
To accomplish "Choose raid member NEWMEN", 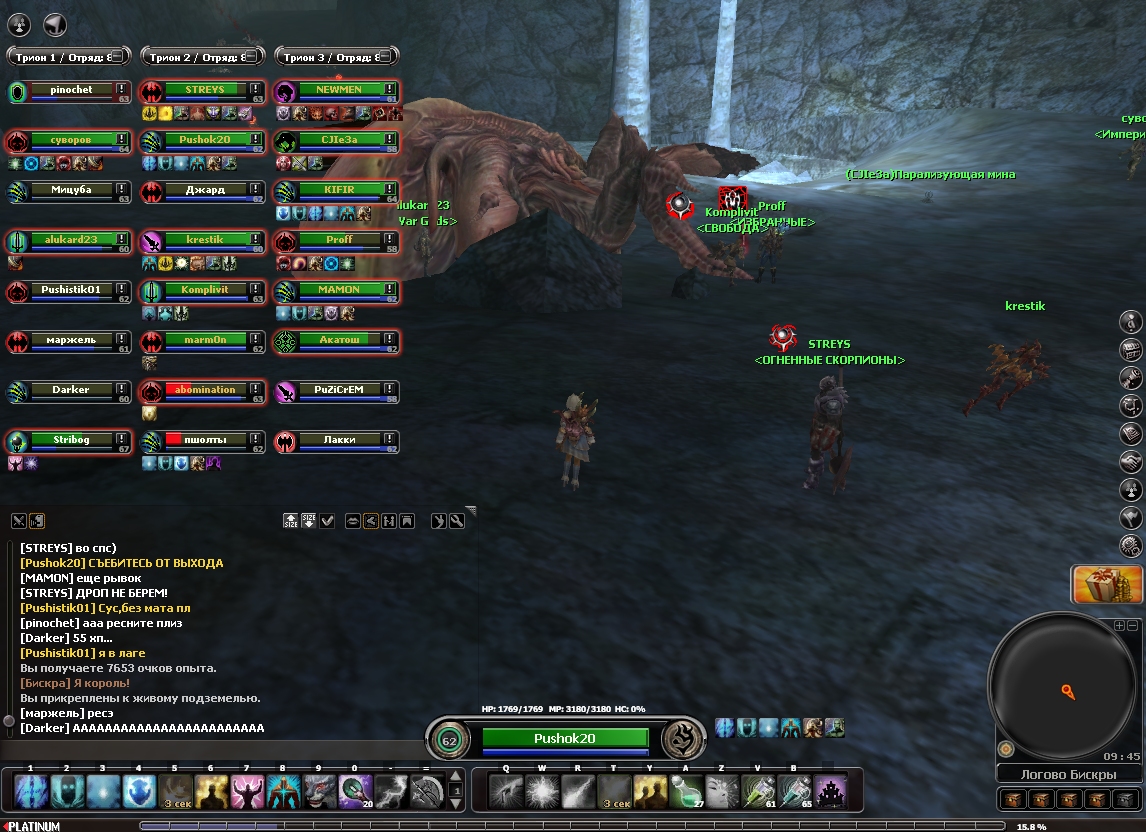I will point(339,90).
